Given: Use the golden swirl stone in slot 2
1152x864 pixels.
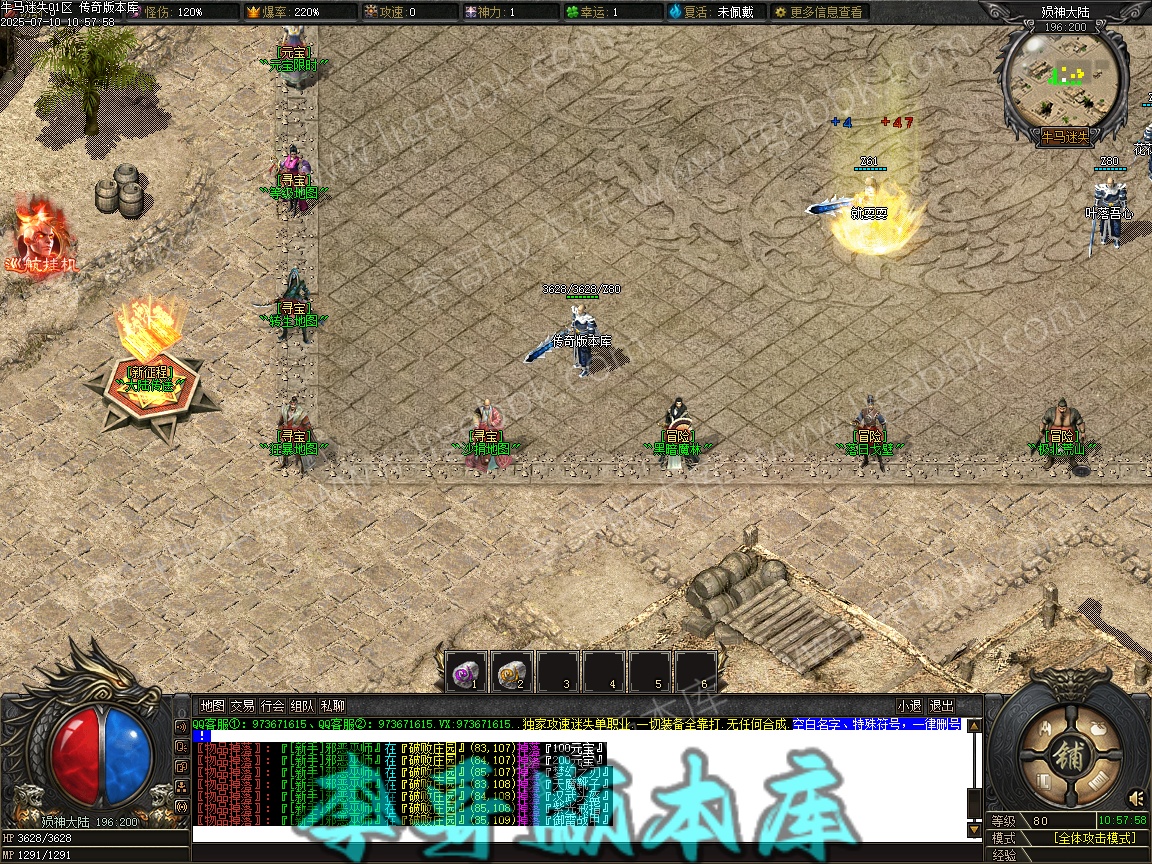Looking at the screenshot, I should coord(513,672).
